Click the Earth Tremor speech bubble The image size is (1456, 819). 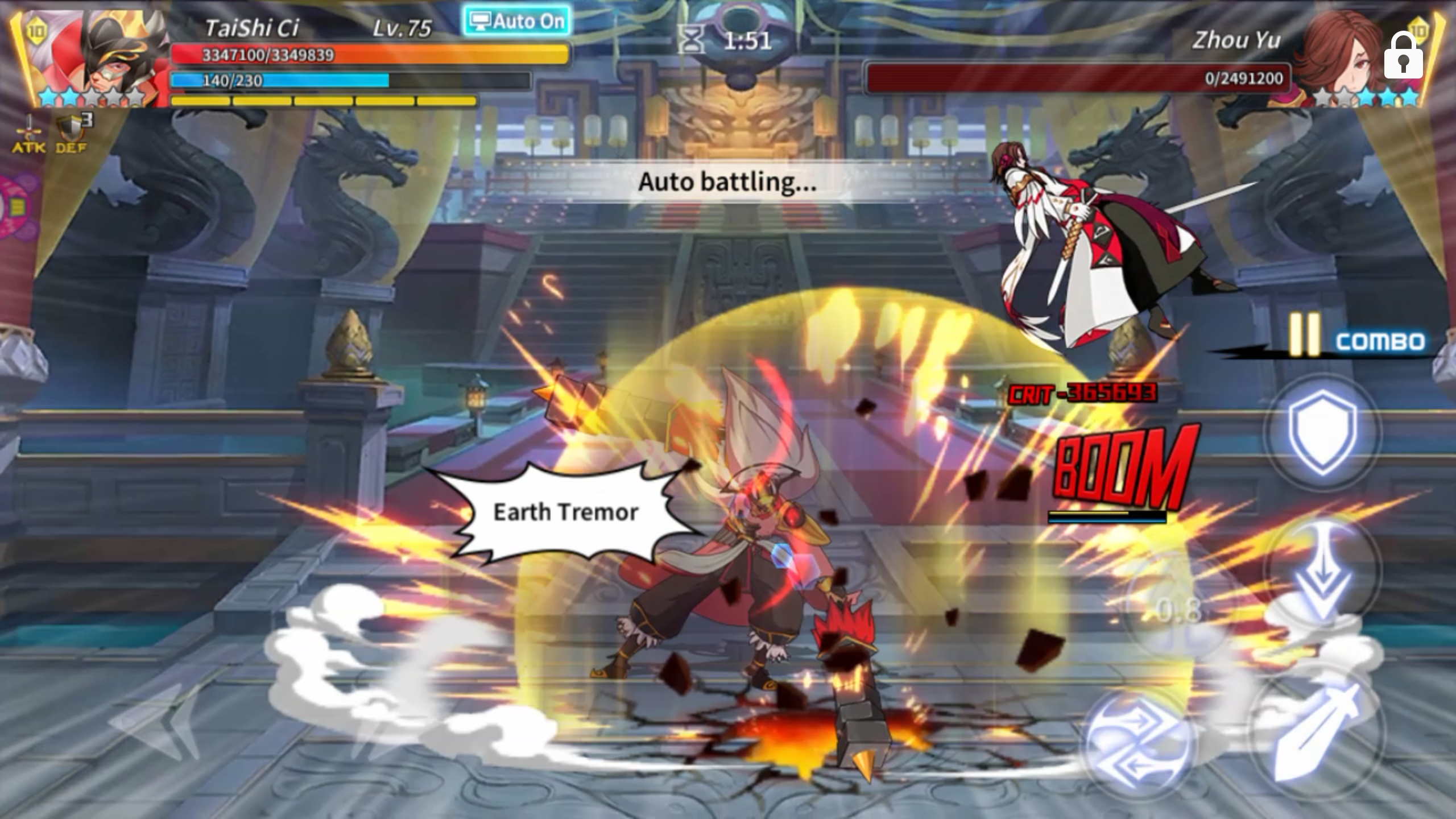tap(565, 512)
